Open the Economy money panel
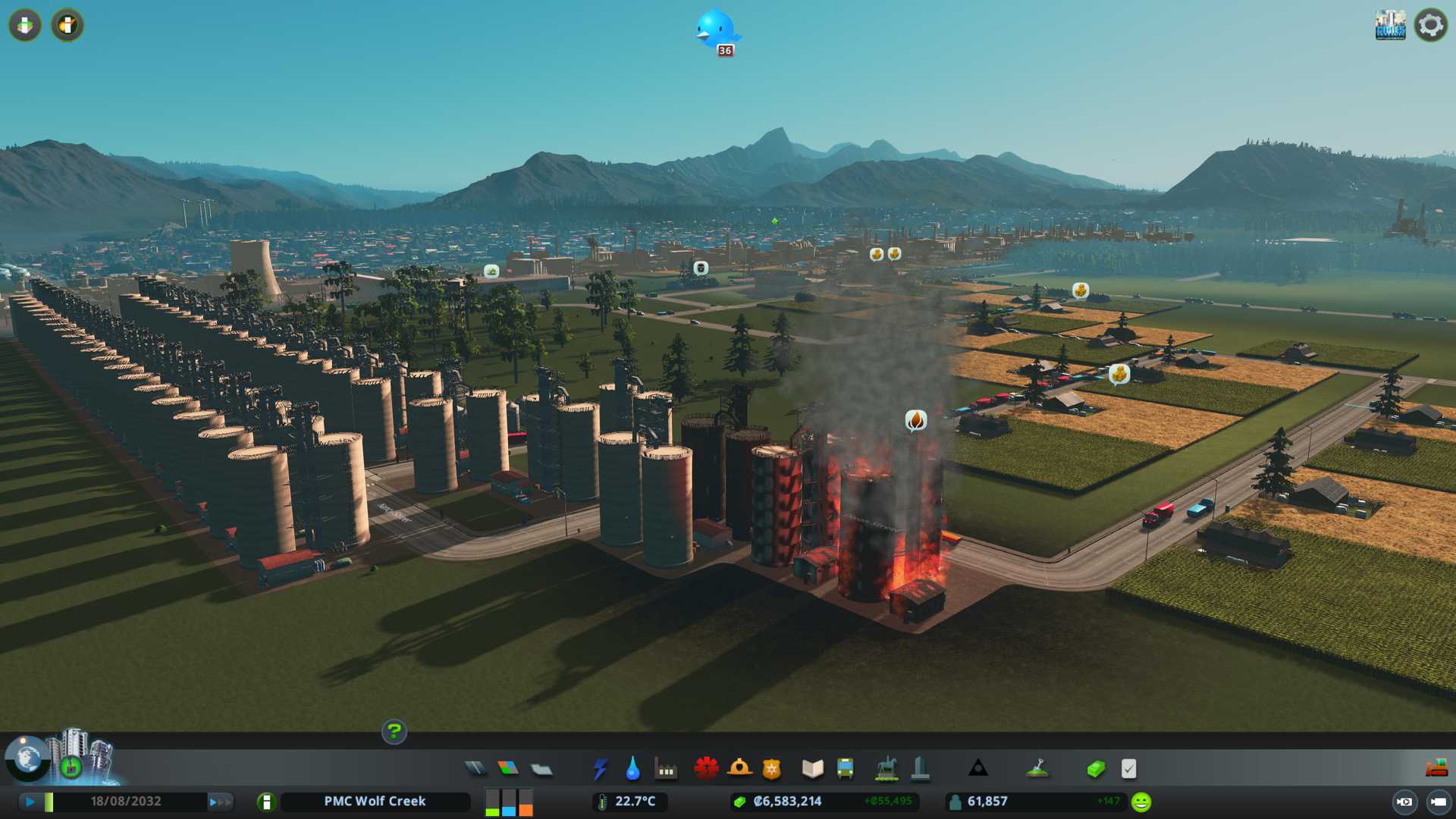This screenshot has height=819, width=1456. [1096, 769]
